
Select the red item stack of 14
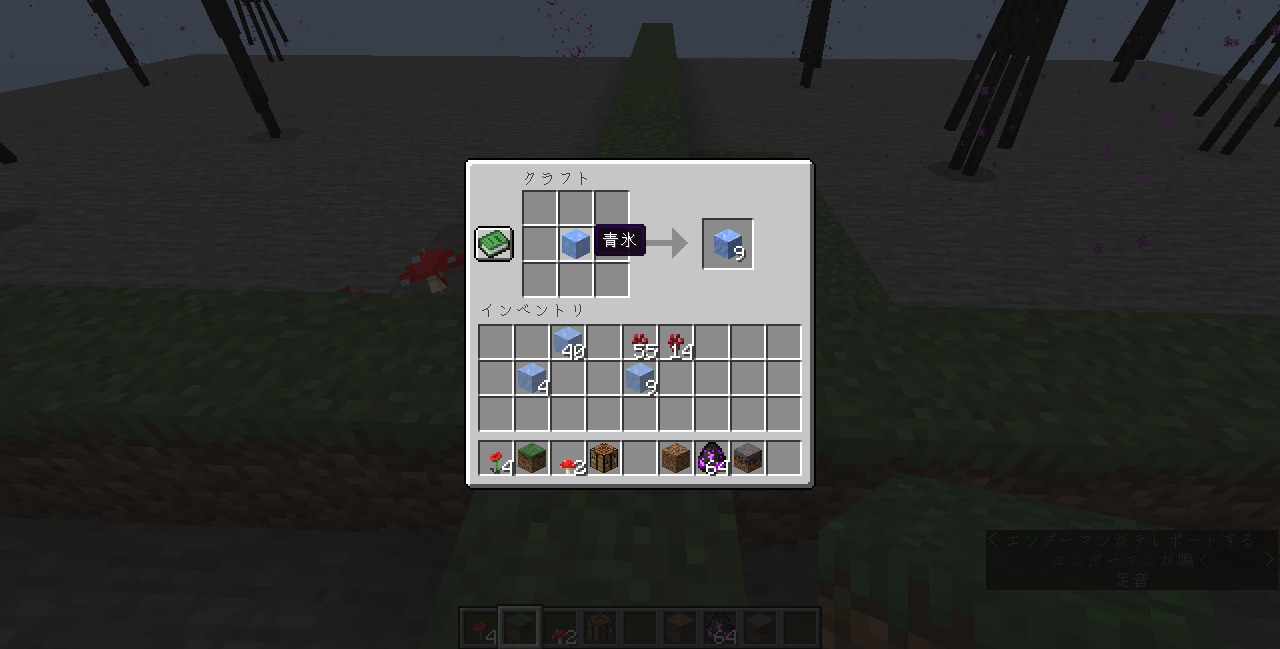point(676,342)
